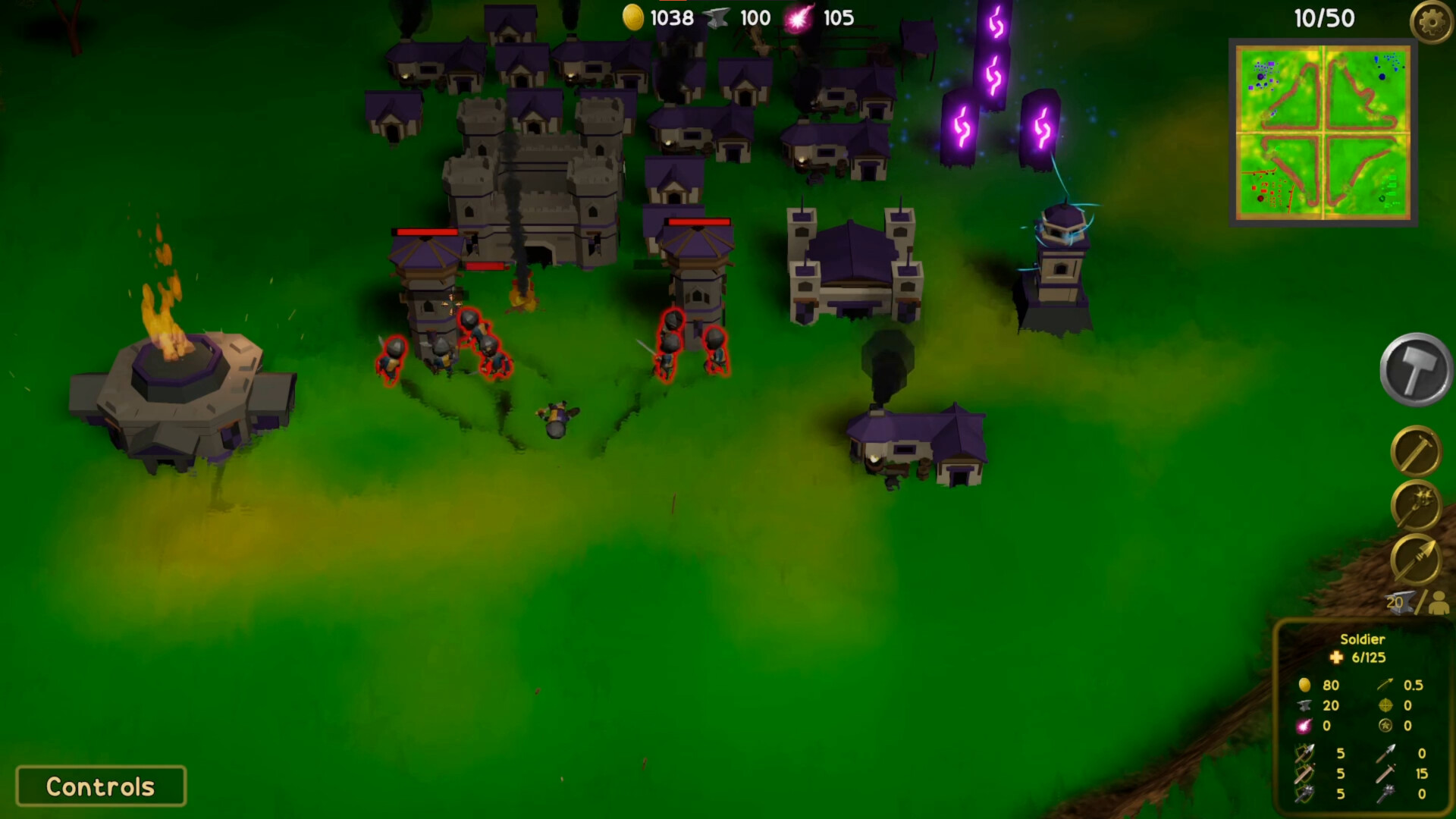Open the Controls menu
The height and width of the screenshot is (819, 1456).
point(101,786)
